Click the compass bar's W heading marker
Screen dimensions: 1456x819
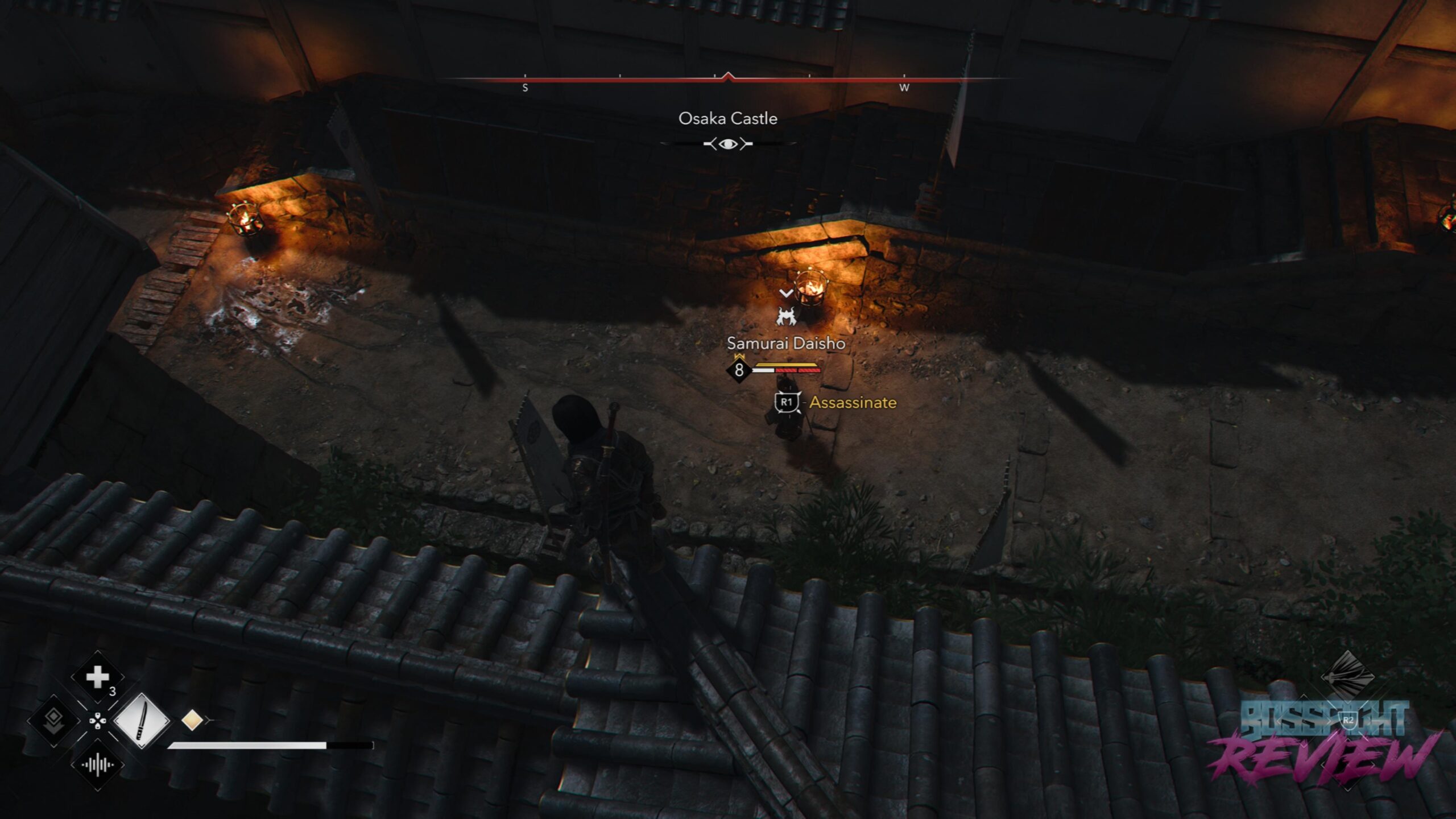(x=904, y=88)
